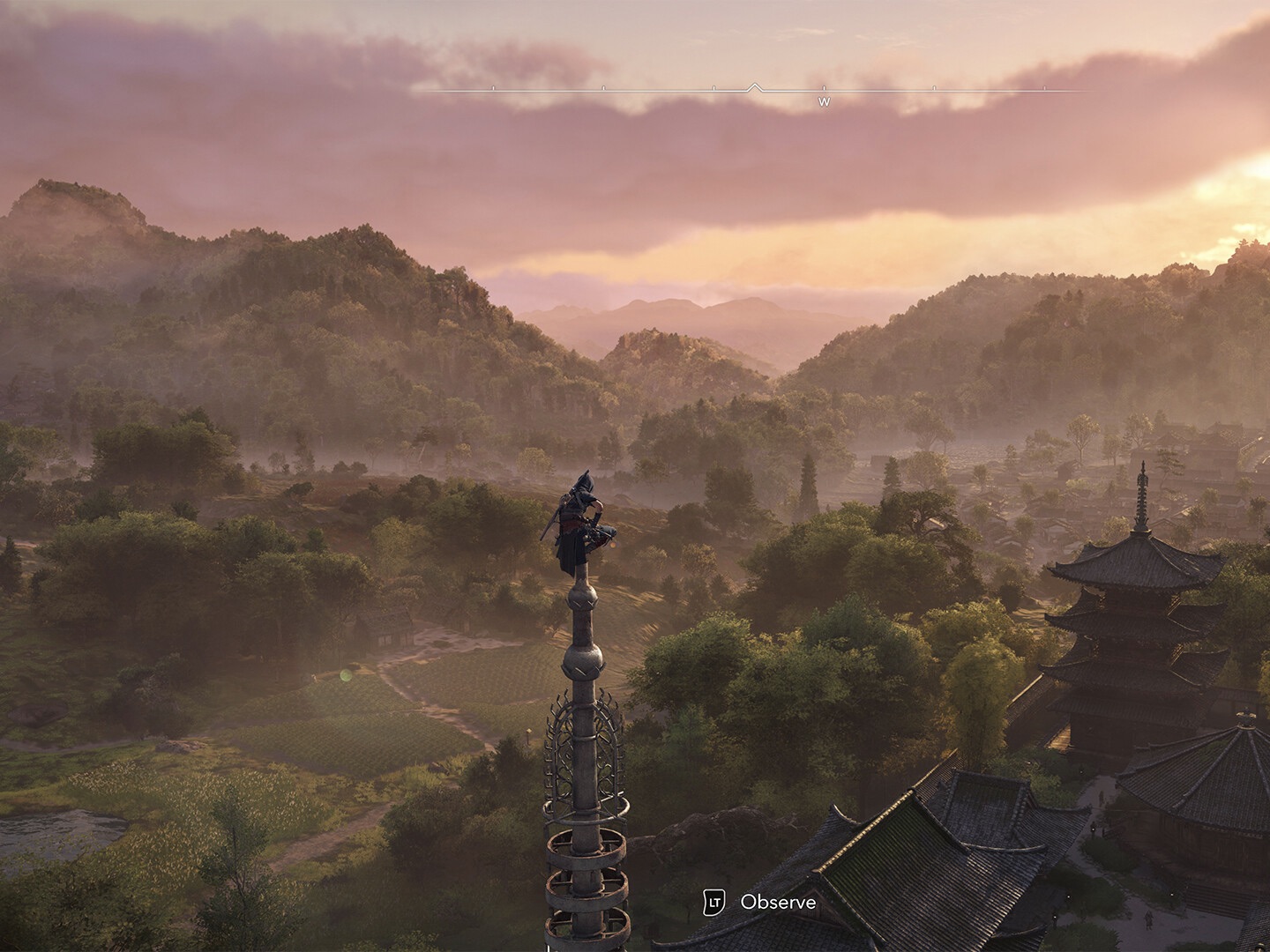1270x952 pixels.
Task: Select the W marker on the compass
Action: click(825, 102)
